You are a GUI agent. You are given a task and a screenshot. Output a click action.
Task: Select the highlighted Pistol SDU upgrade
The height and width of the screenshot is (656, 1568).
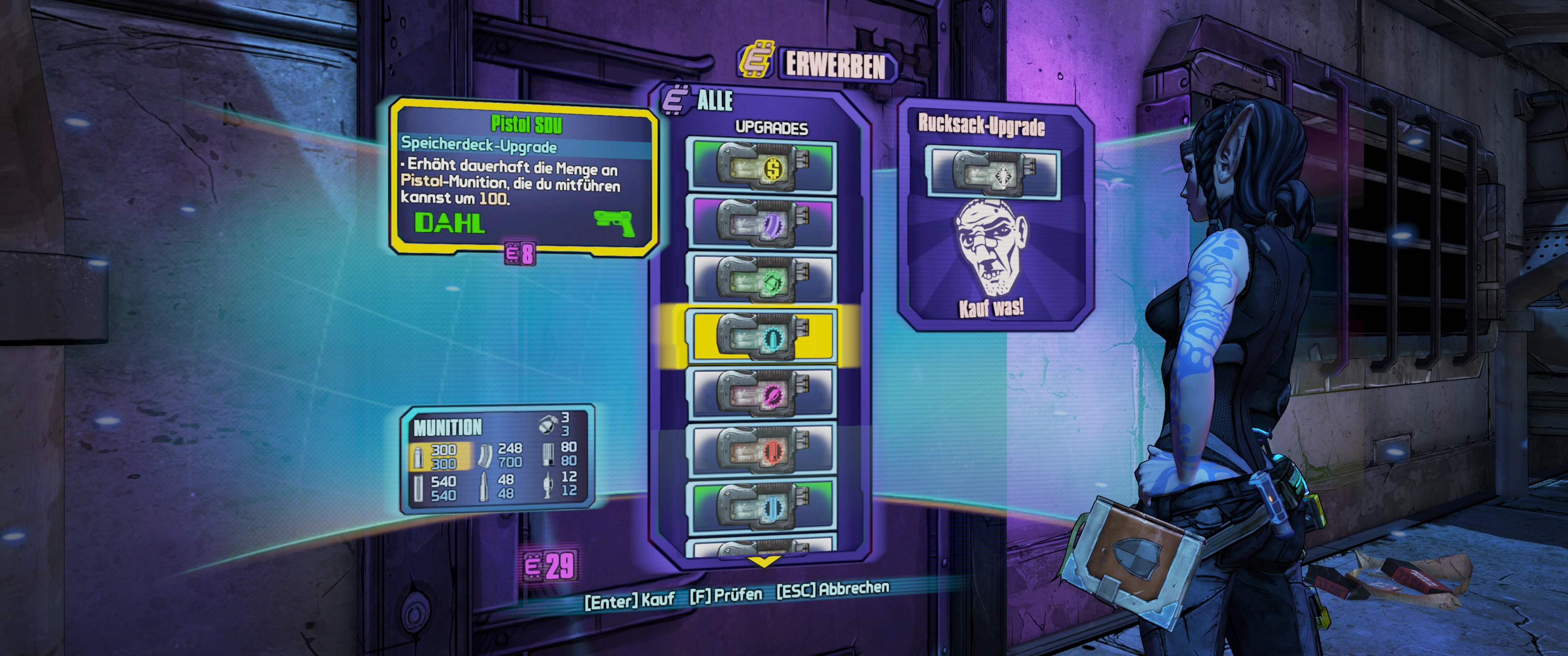click(x=761, y=336)
